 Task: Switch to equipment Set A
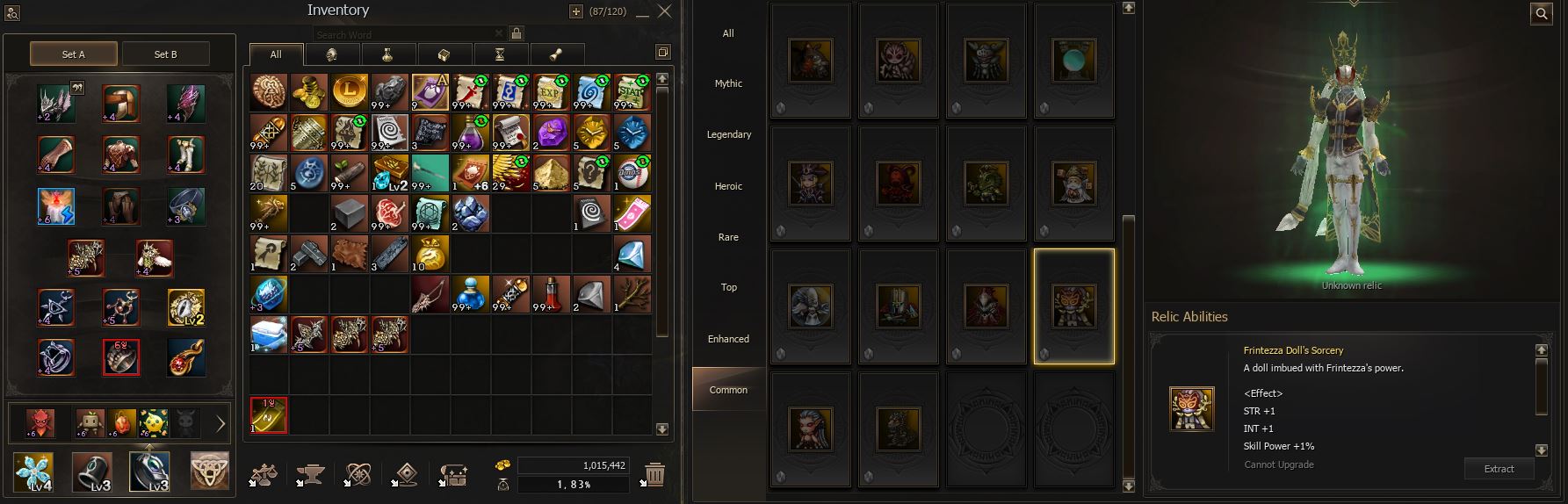(74, 54)
